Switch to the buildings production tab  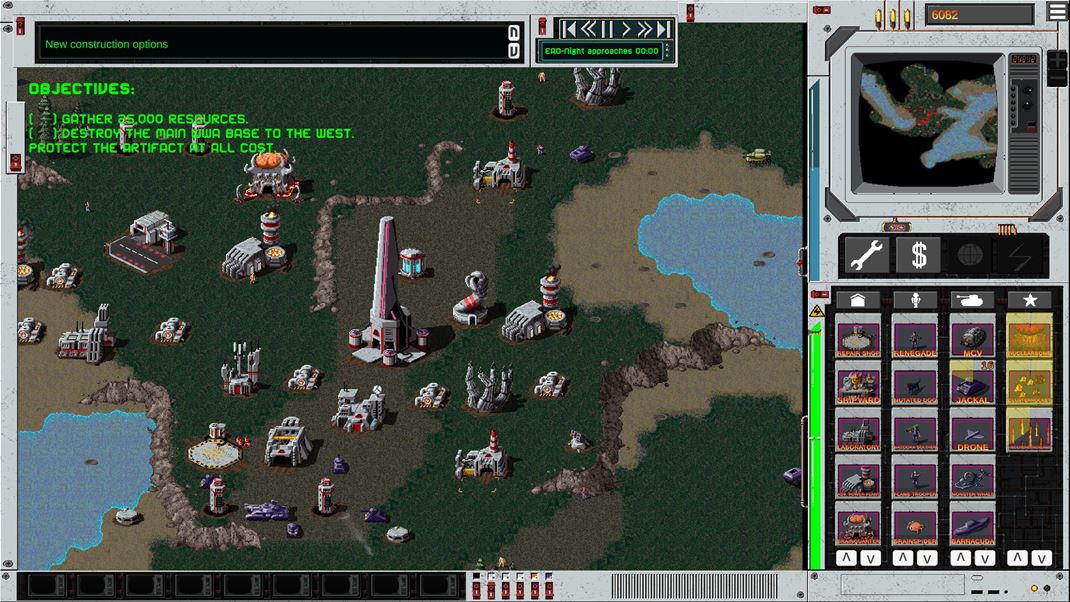point(858,300)
